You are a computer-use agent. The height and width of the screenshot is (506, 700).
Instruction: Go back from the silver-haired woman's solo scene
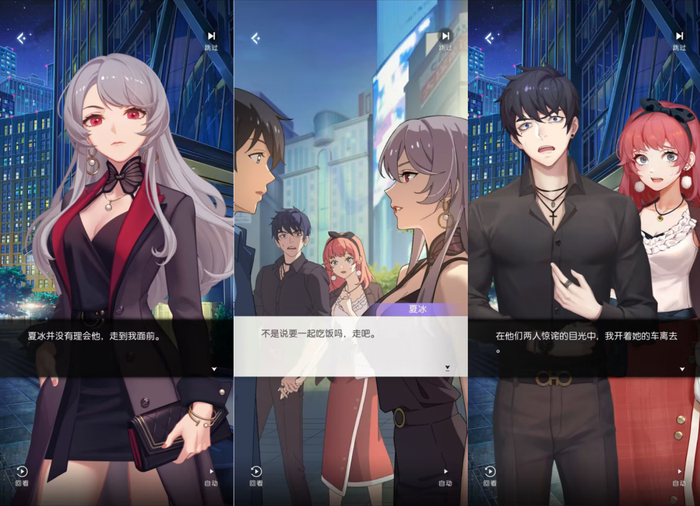click(x=21, y=38)
